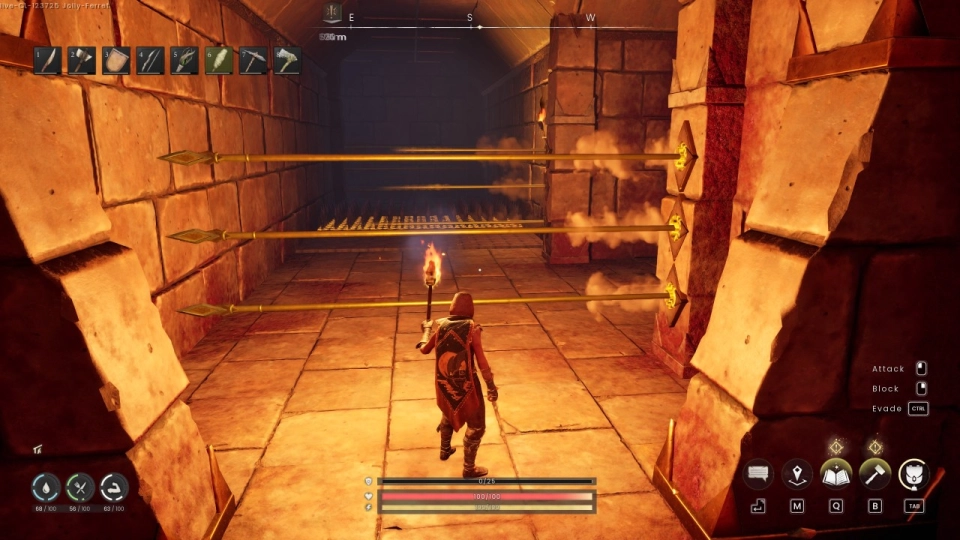This screenshot has width=960, height=540.
Task: Open the map marker icon
Action: click(x=797, y=474)
